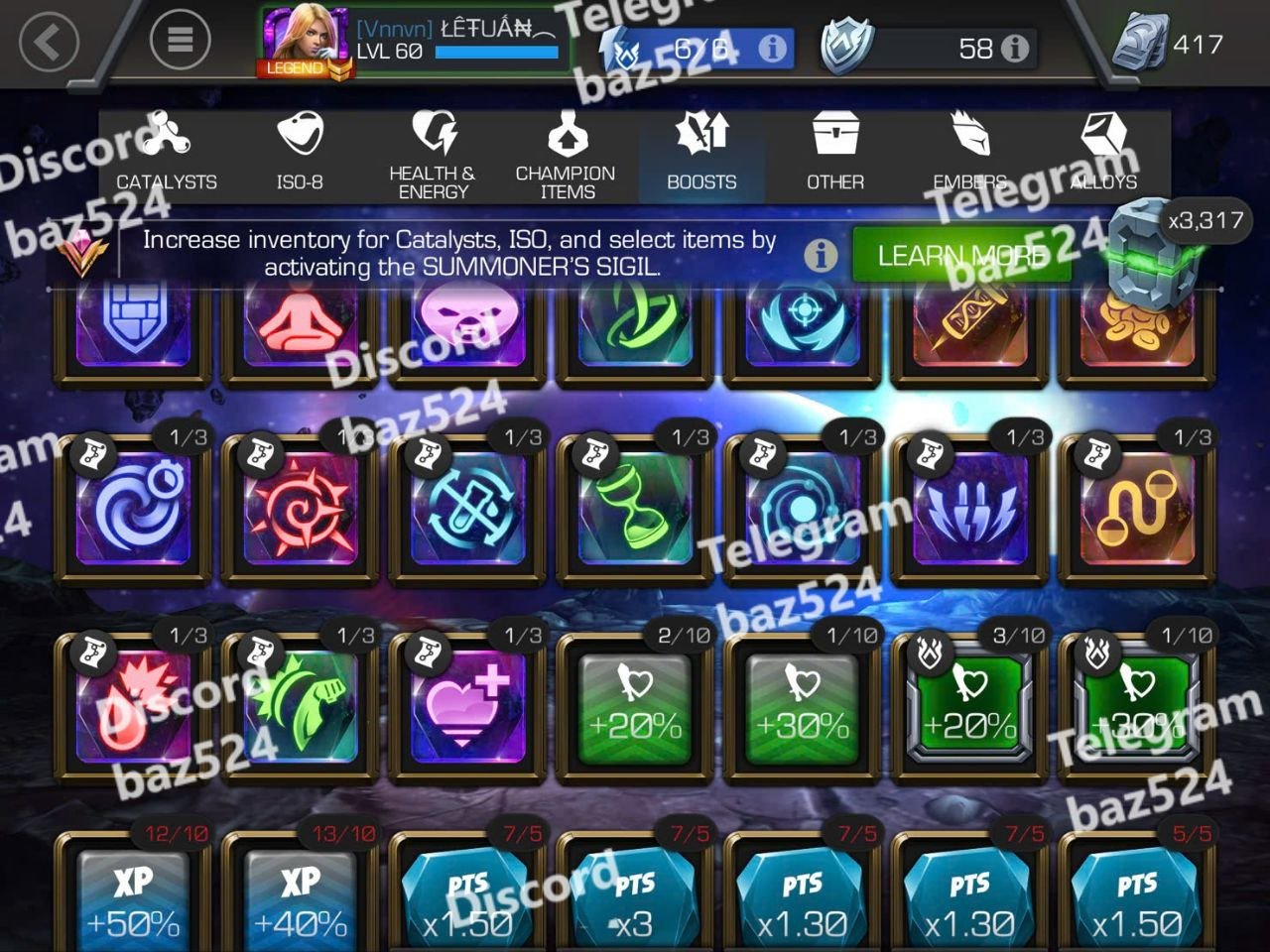This screenshot has height=952, width=1270.
Task: Select the green hourglass boost
Action: pos(635,506)
